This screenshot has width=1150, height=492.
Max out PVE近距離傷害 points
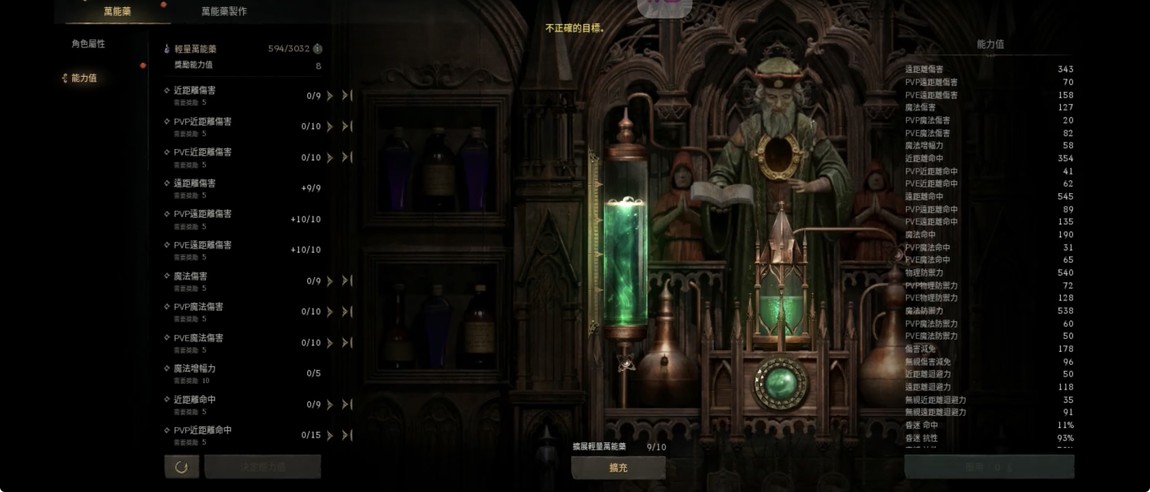tap(347, 158)
